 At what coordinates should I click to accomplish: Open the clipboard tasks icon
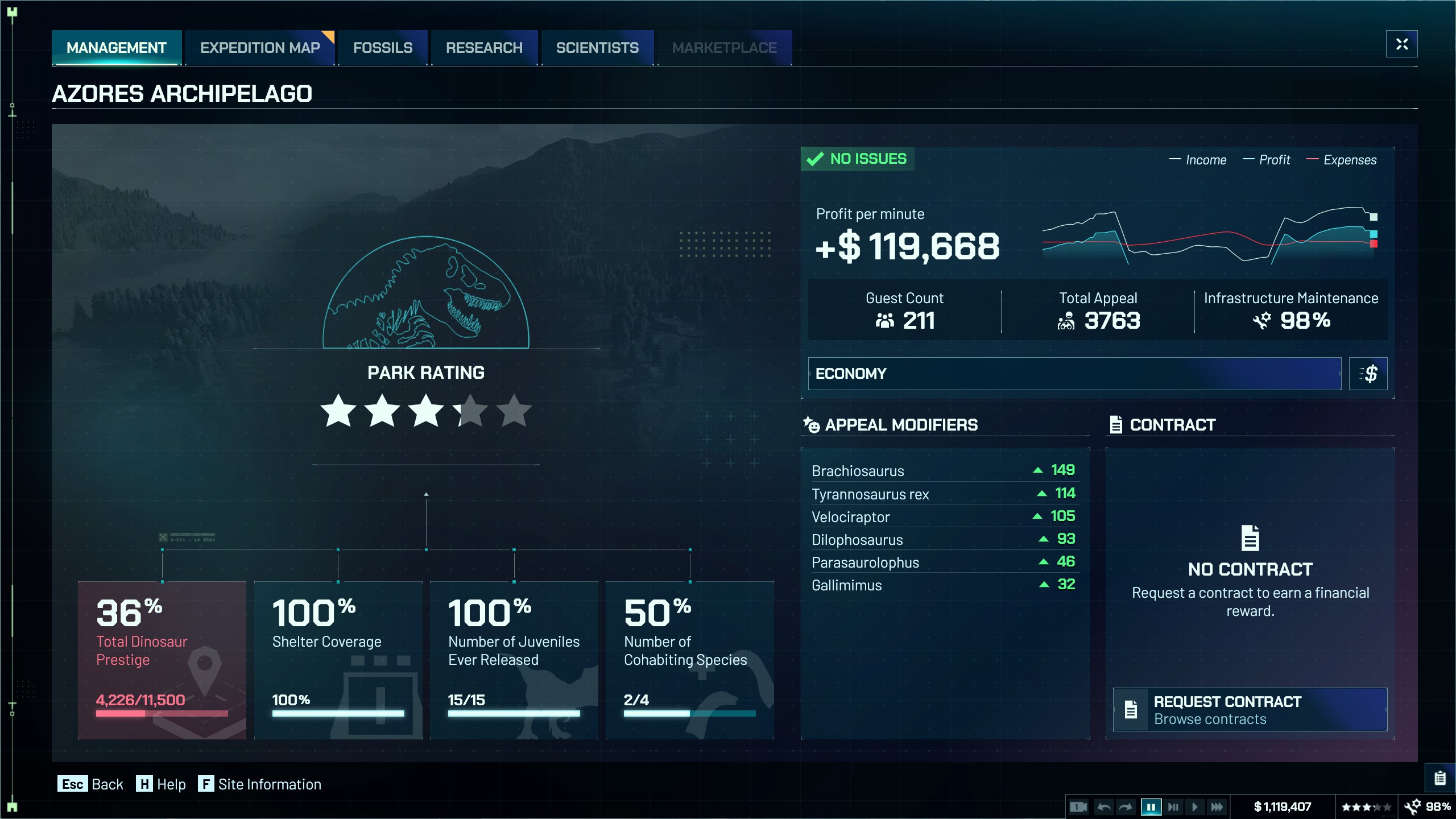coord(1440,777)
